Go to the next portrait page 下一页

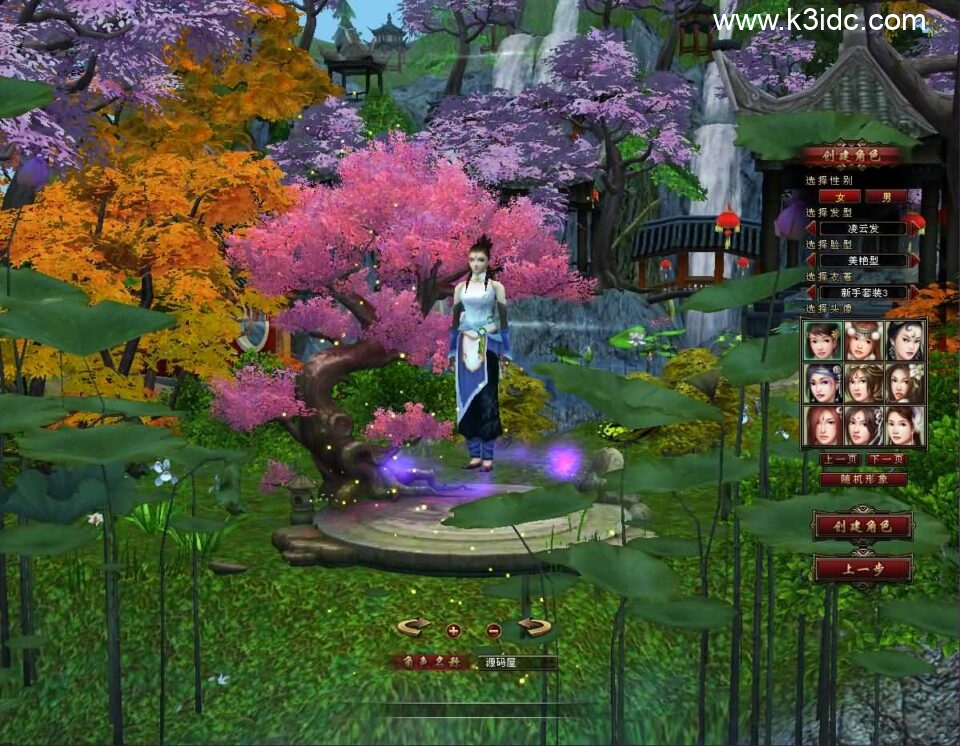886,459
